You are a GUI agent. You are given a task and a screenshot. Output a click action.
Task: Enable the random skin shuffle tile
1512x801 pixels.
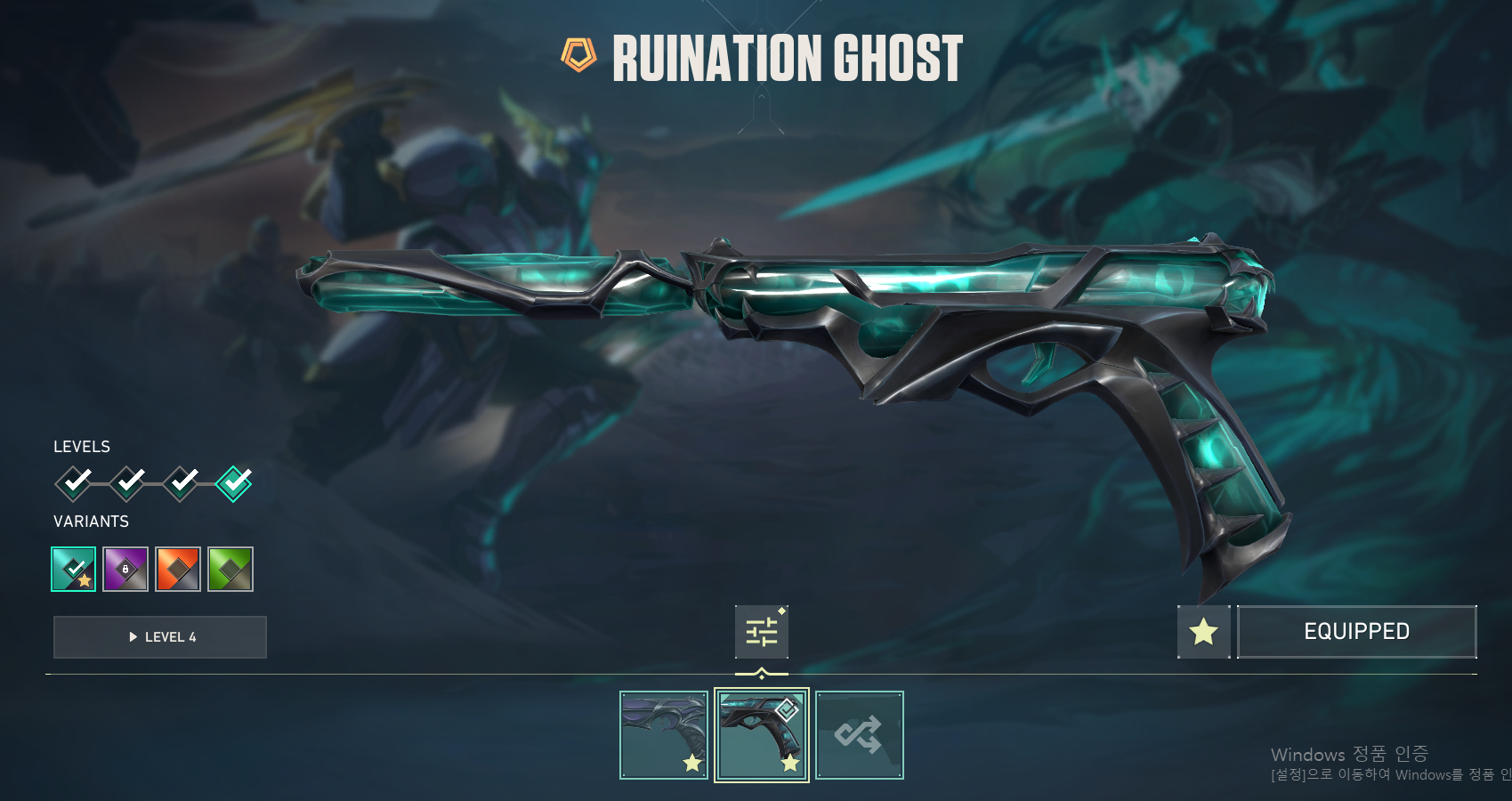click(860, 735)
